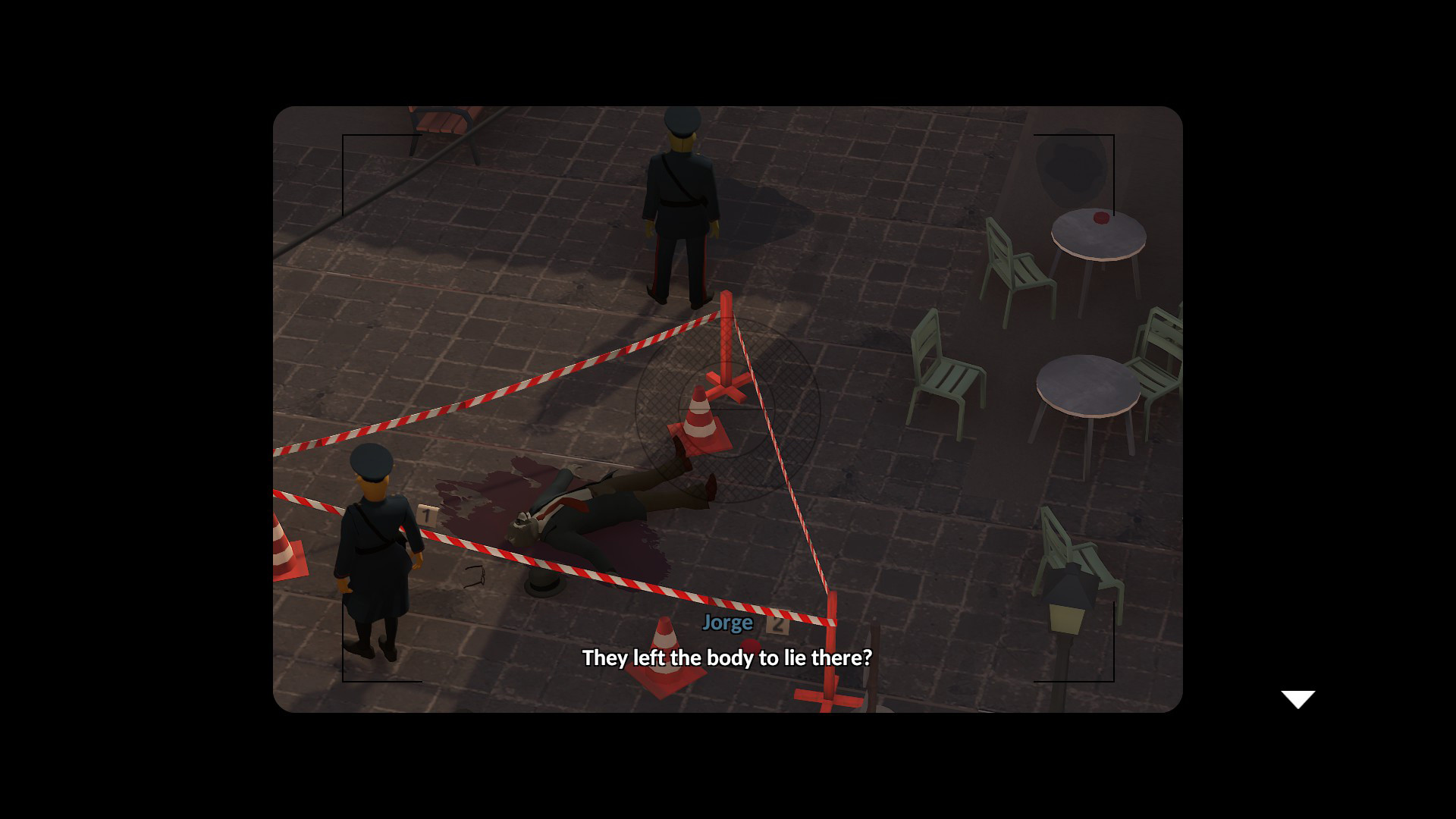The width and height of the screenshot is (1456, 819).
Task: Click the subtitle text about the body
Action: (726, 657)
